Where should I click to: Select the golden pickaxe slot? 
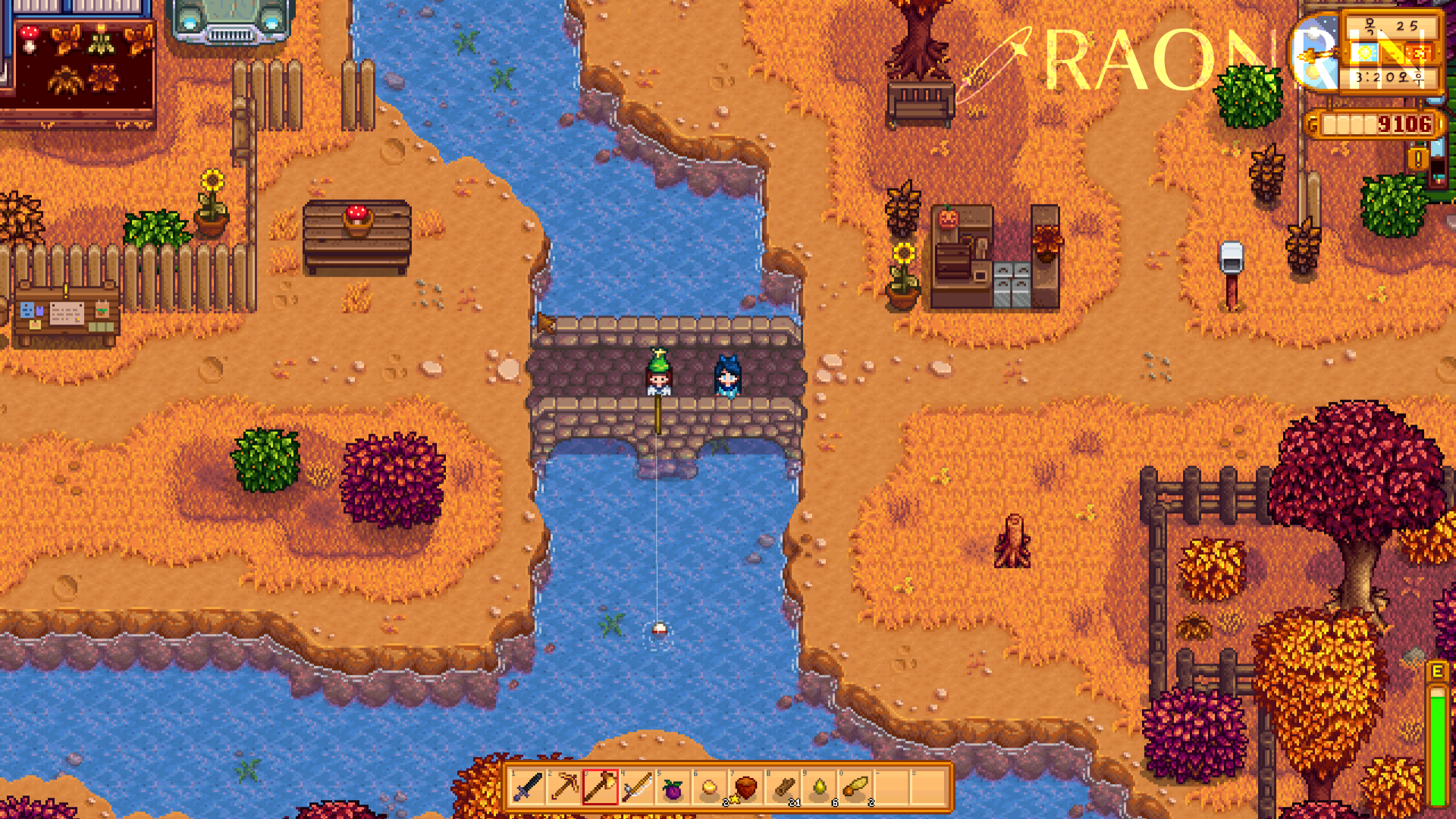click(x=564, y=787)
